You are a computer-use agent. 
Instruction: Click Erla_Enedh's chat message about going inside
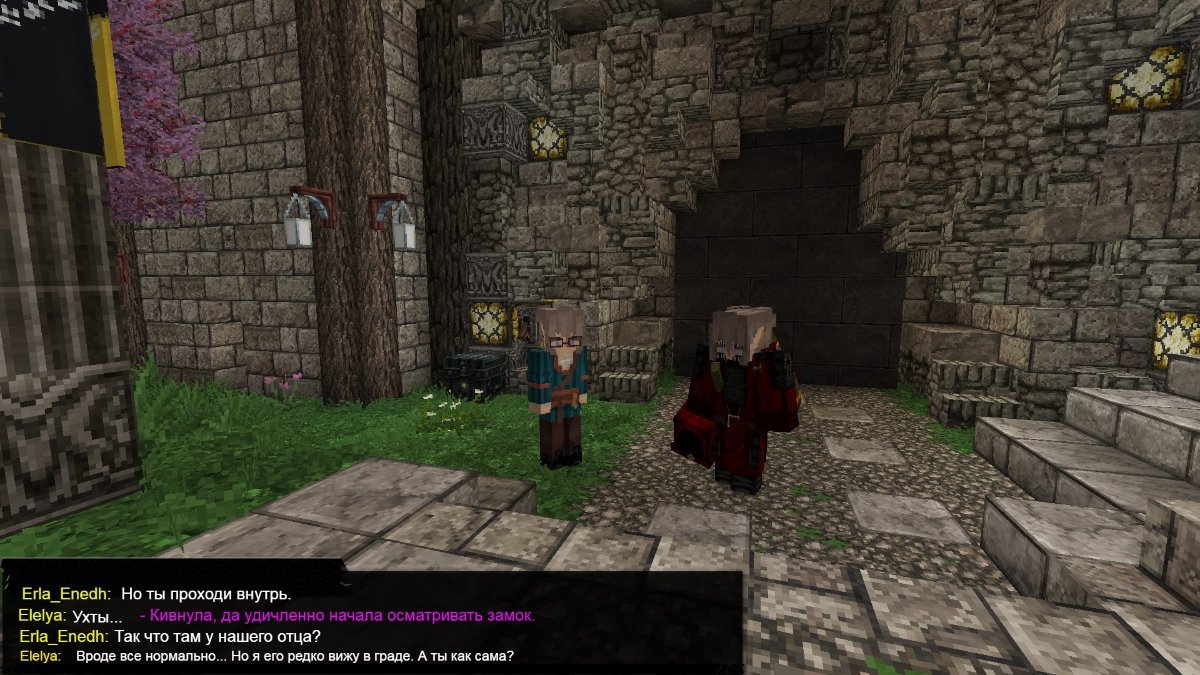click(x=205, y=595)
